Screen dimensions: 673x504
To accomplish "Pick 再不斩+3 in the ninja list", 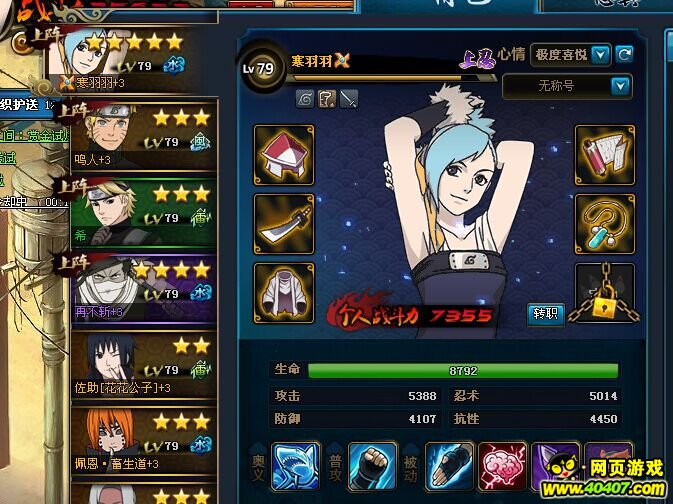I will [141, 287].
